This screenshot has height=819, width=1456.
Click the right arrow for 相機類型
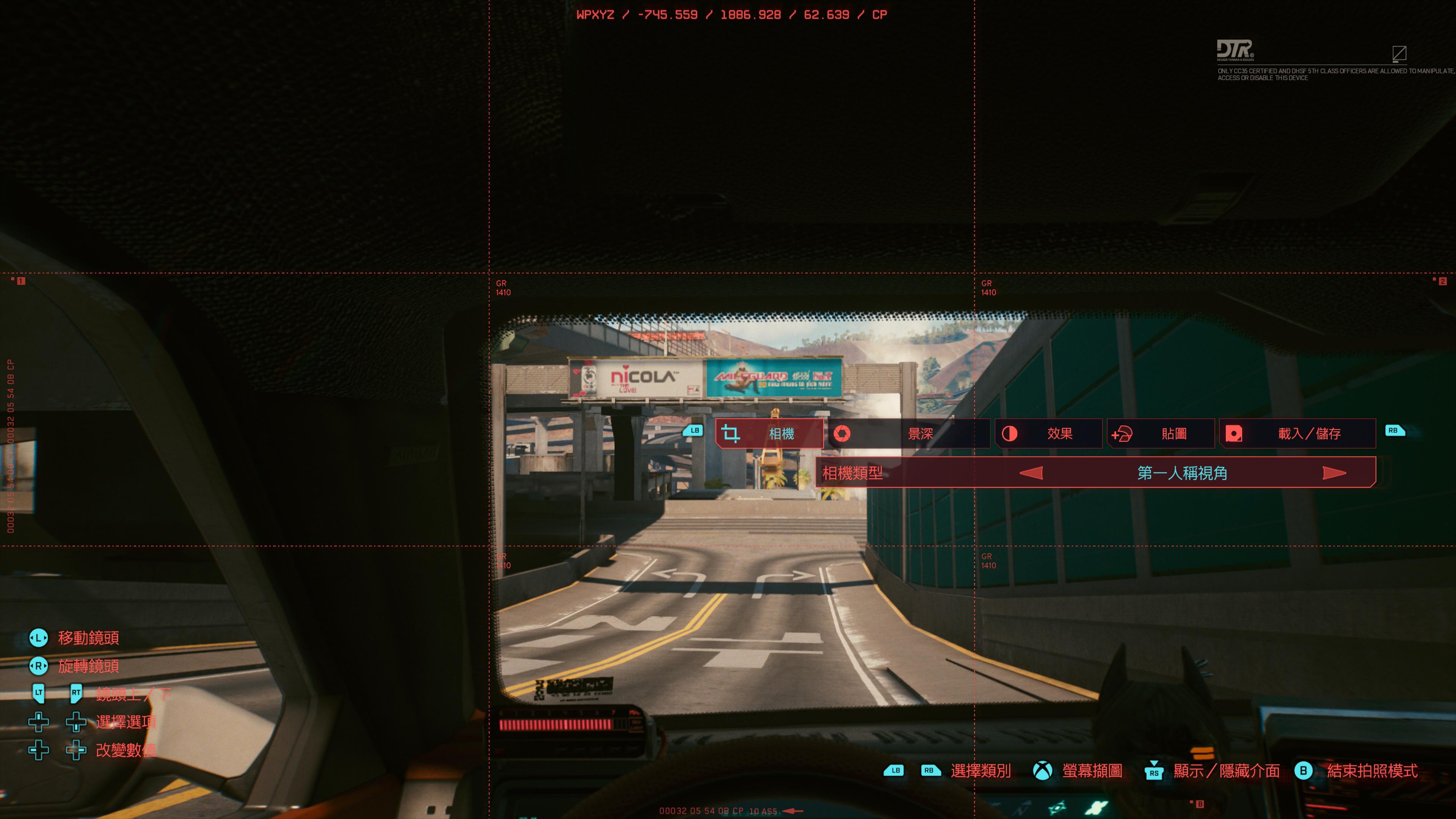tap(1334, 473)
